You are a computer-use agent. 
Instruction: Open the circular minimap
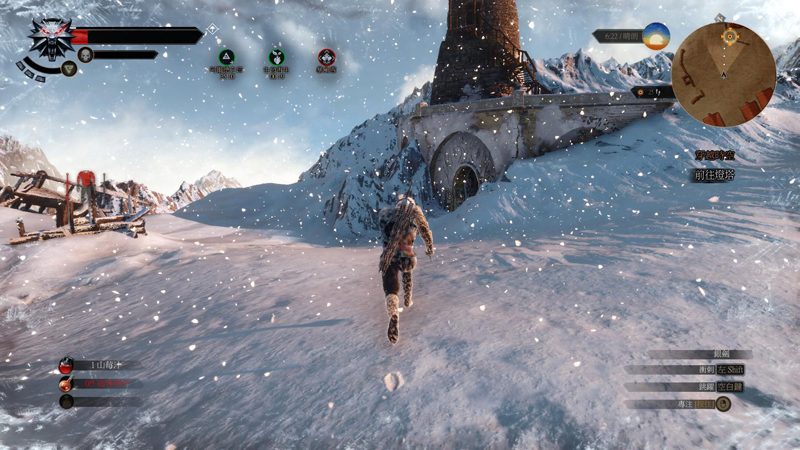[723, 74]
